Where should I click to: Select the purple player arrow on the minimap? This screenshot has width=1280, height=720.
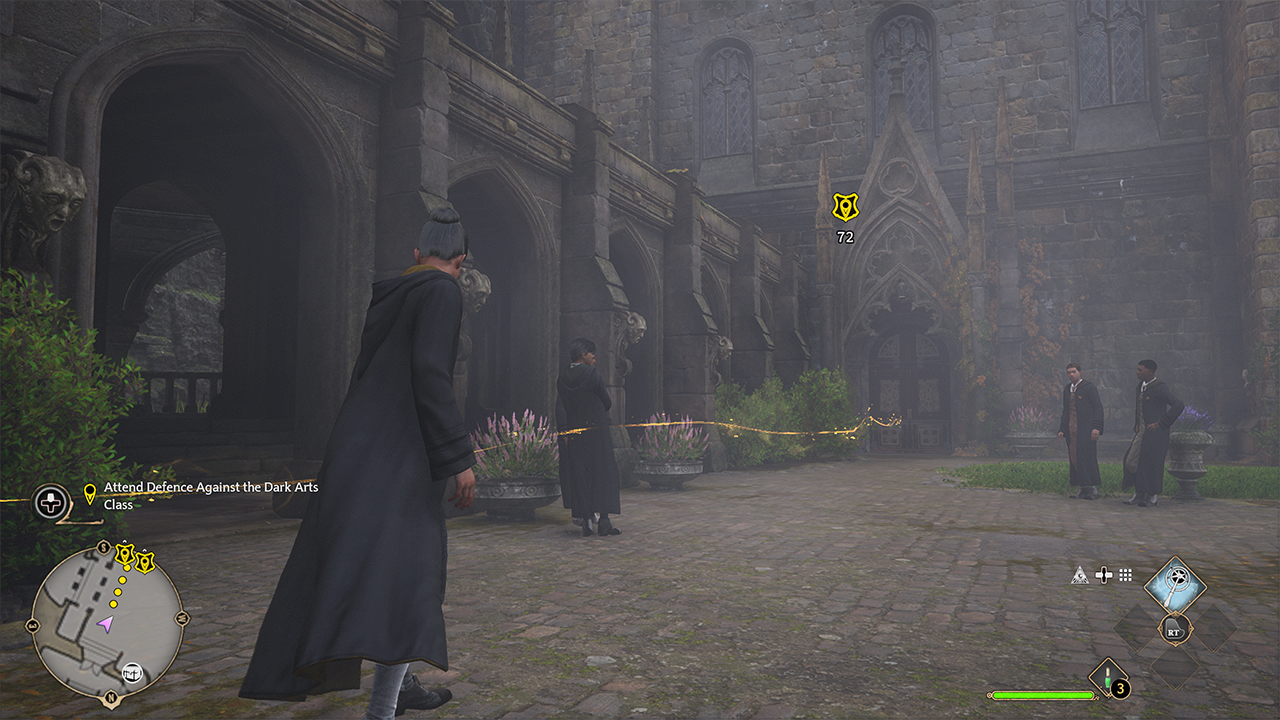(x=104, y=624)
